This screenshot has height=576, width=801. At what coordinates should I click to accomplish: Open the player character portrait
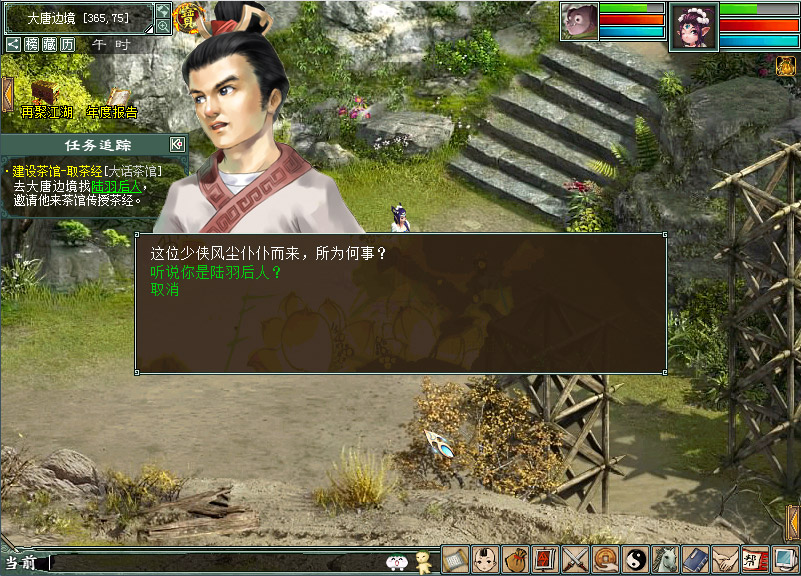(x=694, y=25)
